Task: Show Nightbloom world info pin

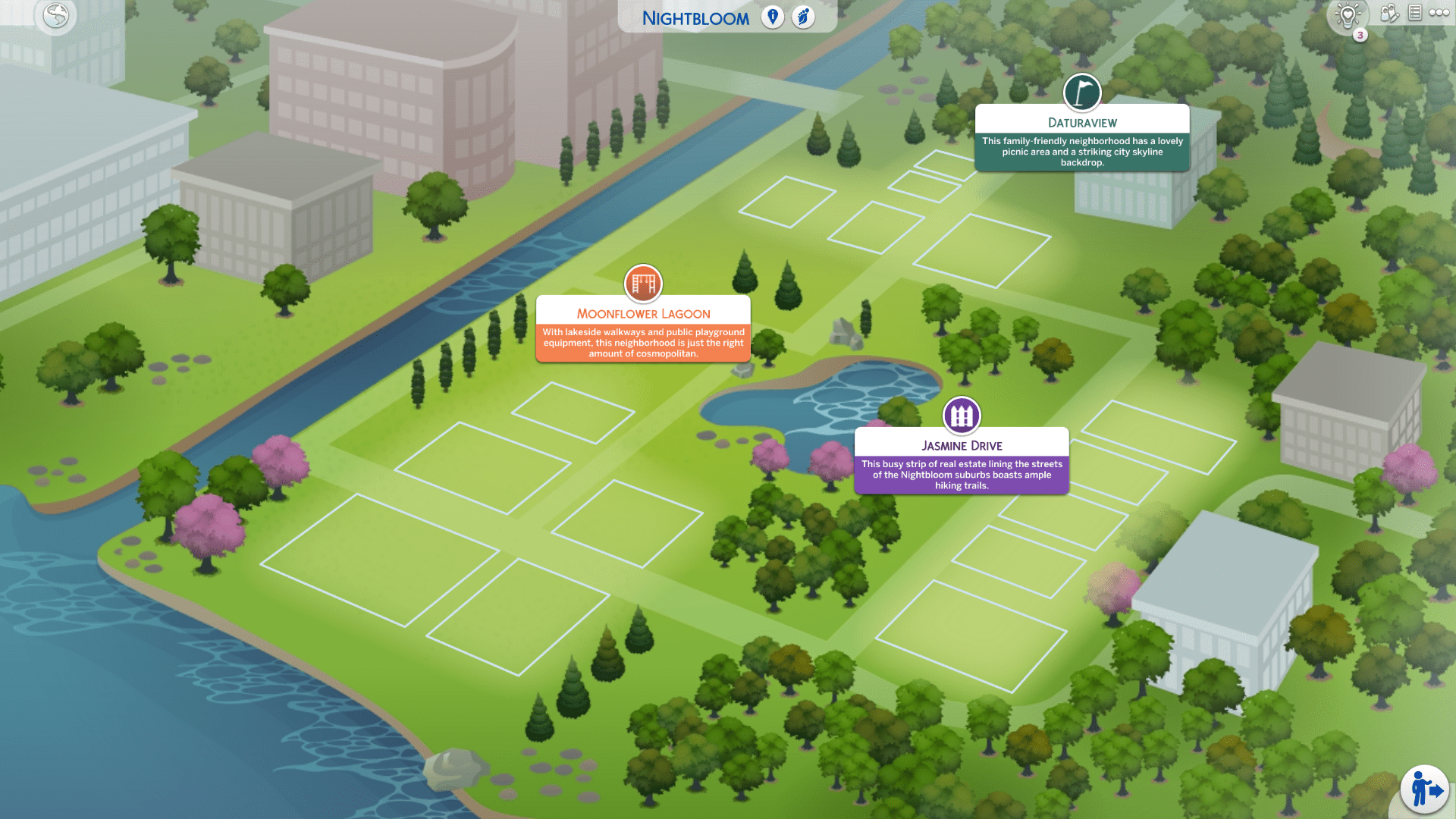Action: click(772, 17)
